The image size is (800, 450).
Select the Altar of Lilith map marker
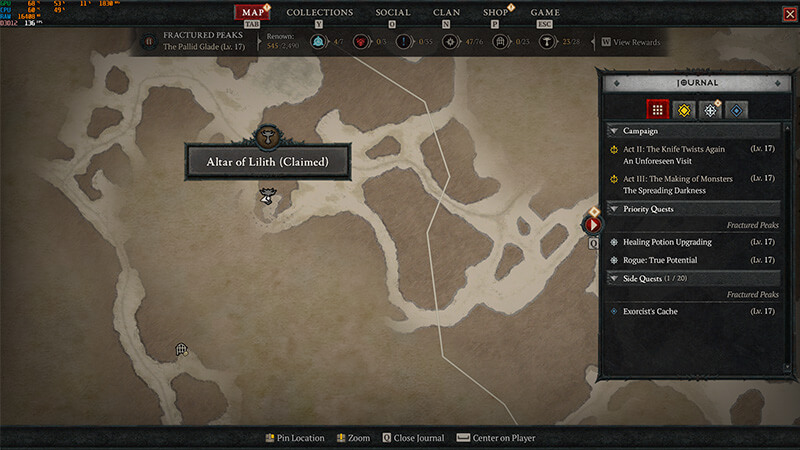(x=267, y=137)
